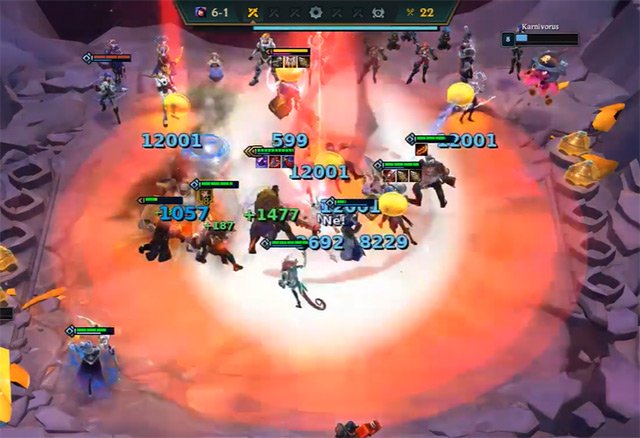Select the gear-shaped round icon in stage tracker
Viewport: 640px width, 438px height.
(316, 13)
